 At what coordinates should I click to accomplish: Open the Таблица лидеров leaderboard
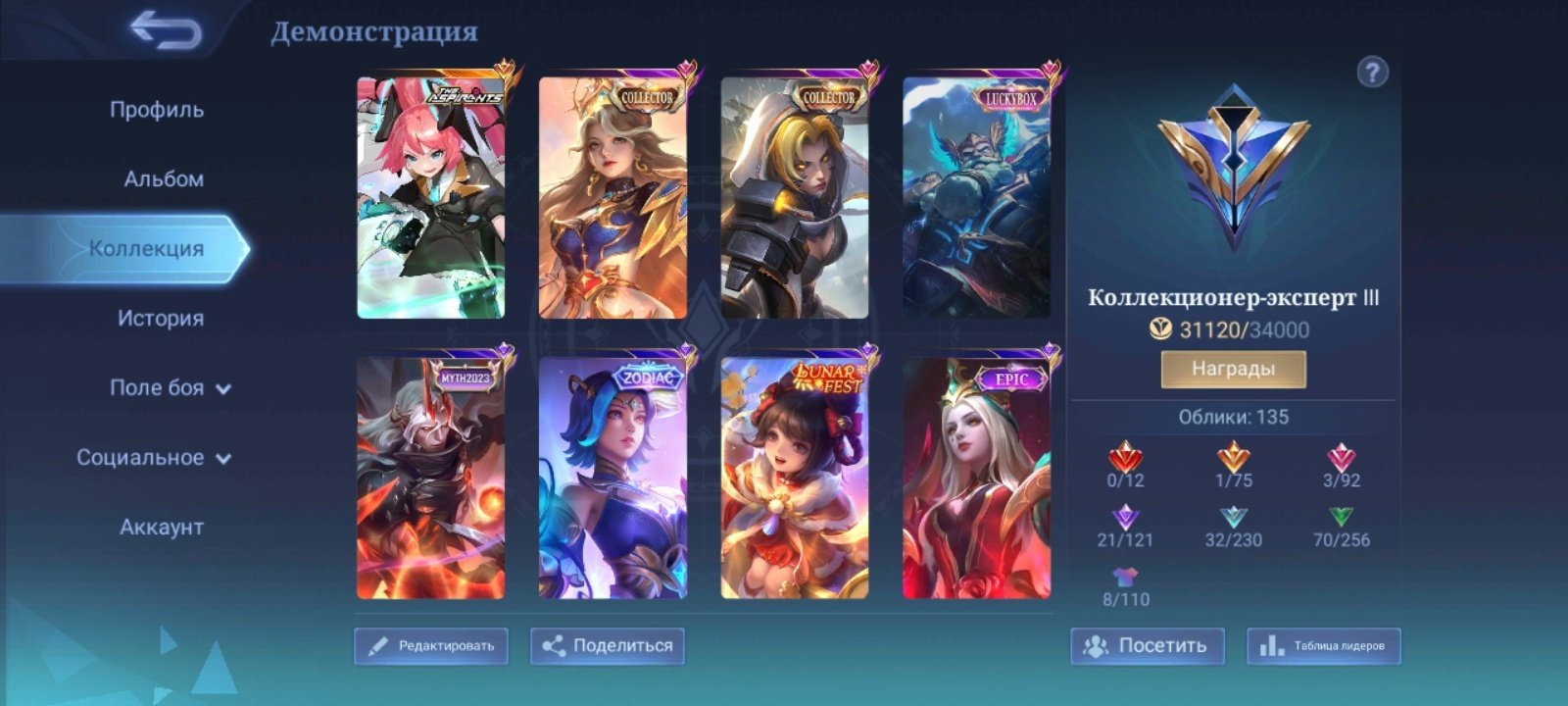click(1323, 646)
